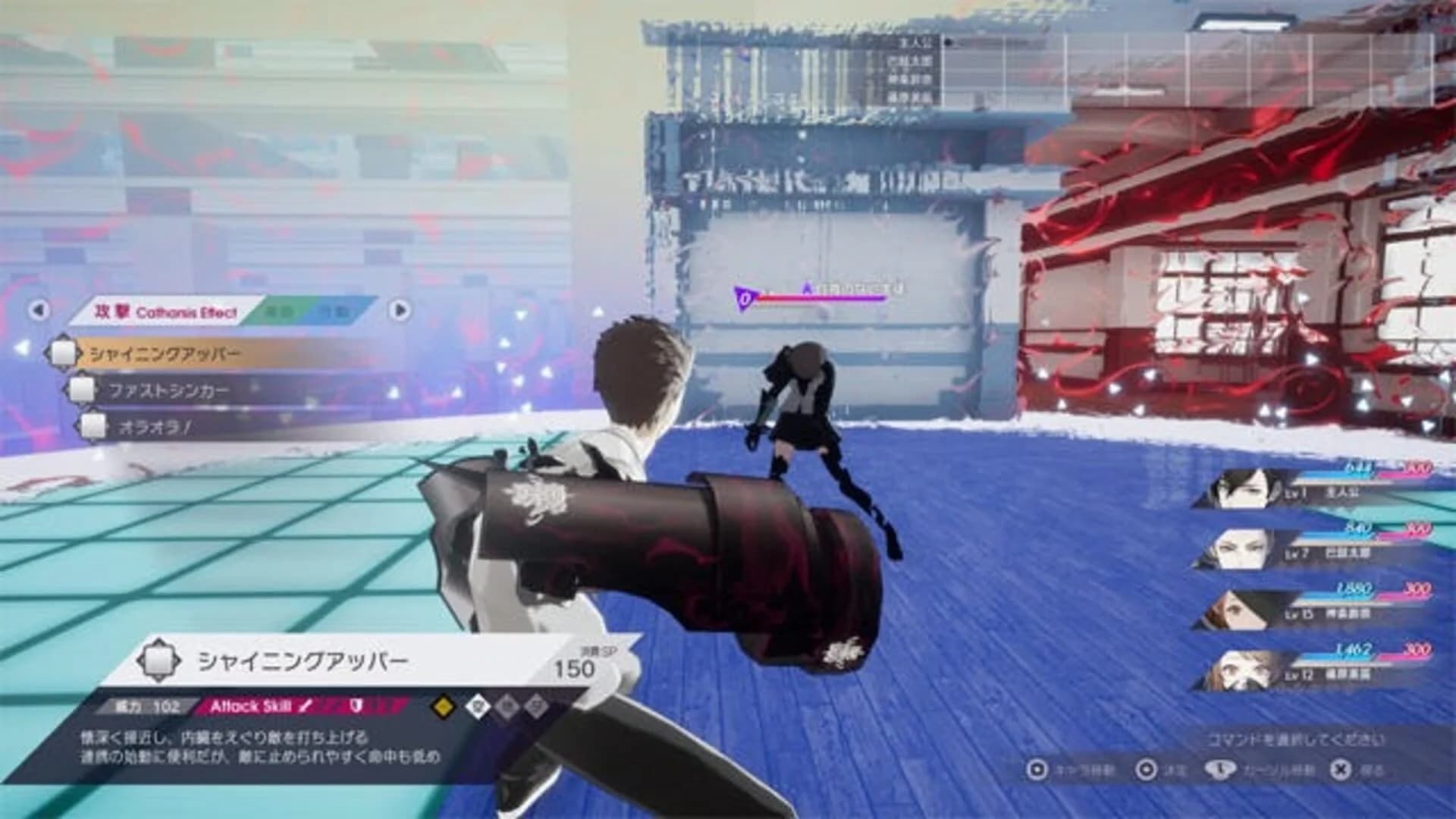Click the 決定 circle button prompt icon
1456x819 pixels.
(1147, 770)
